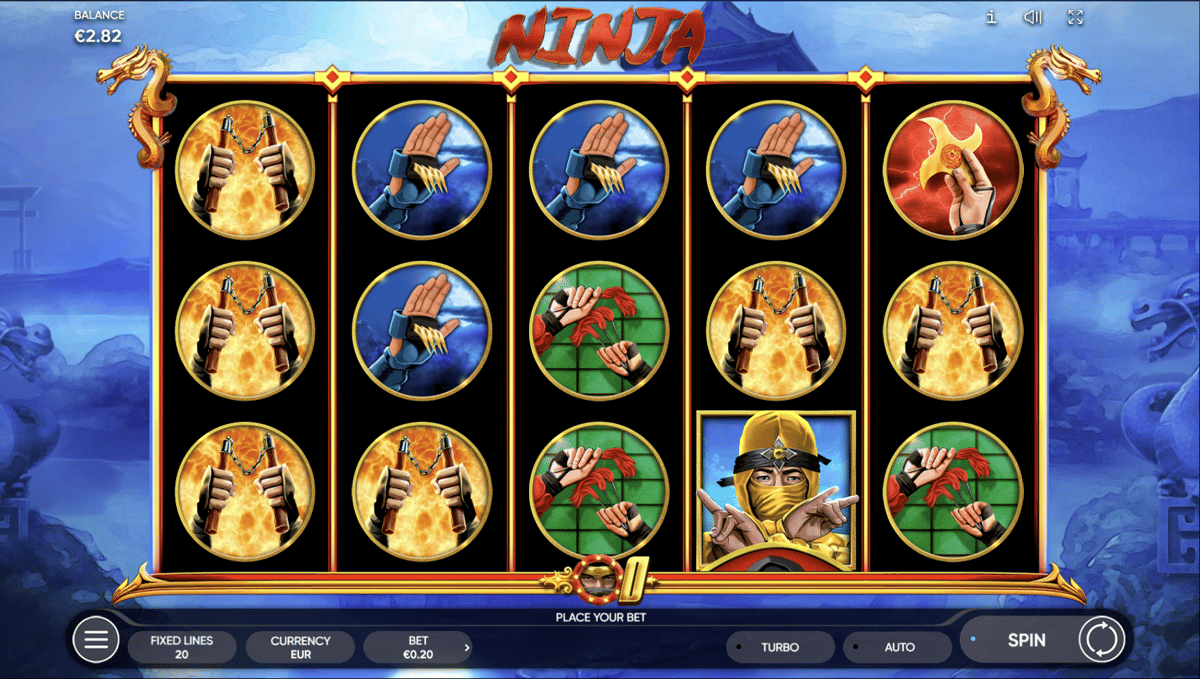Open the BET amount selector
1200x679 pixels.
pyautogui.click(x=418, y=647)
